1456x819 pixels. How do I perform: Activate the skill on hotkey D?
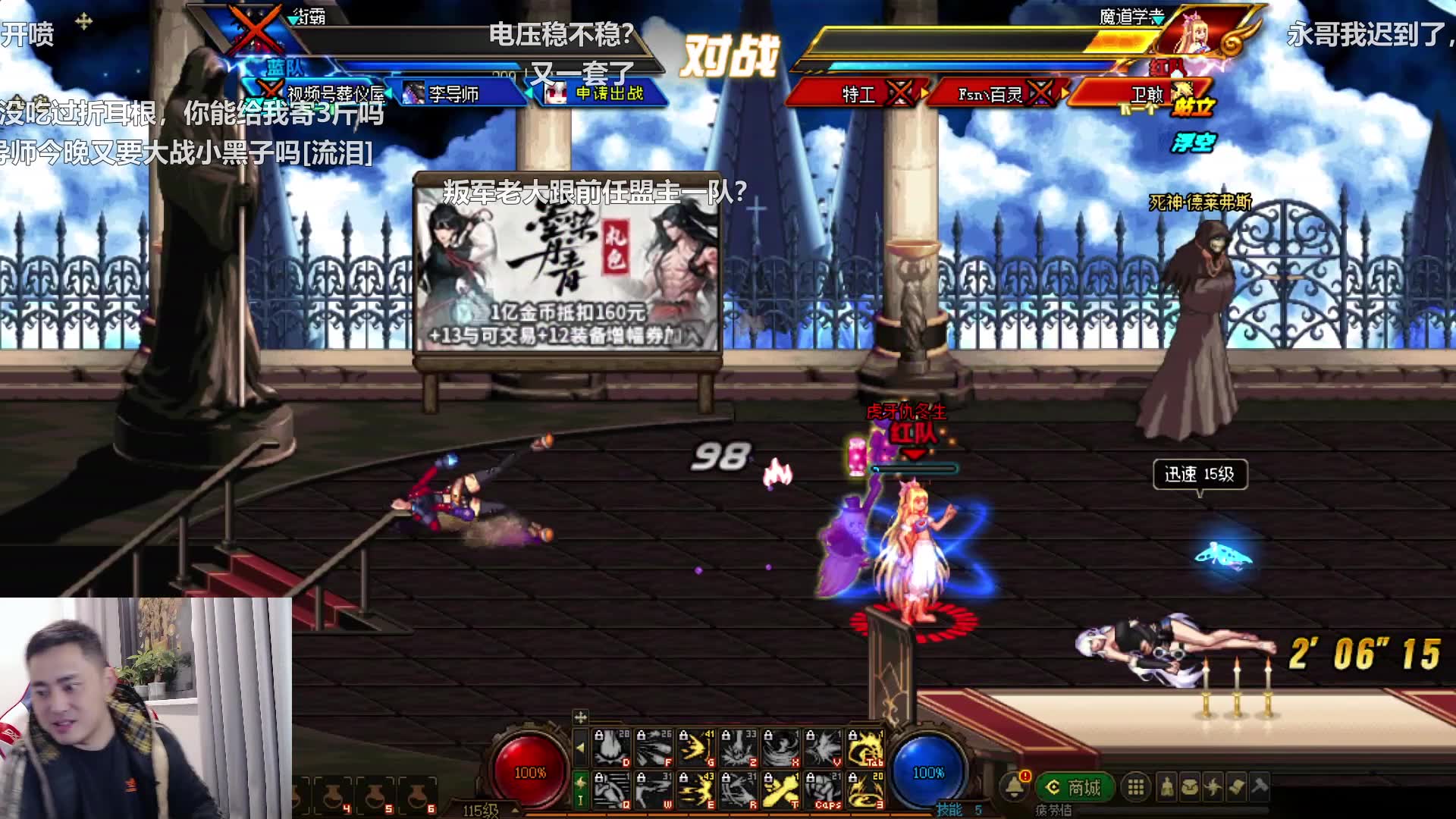point(612,748)
